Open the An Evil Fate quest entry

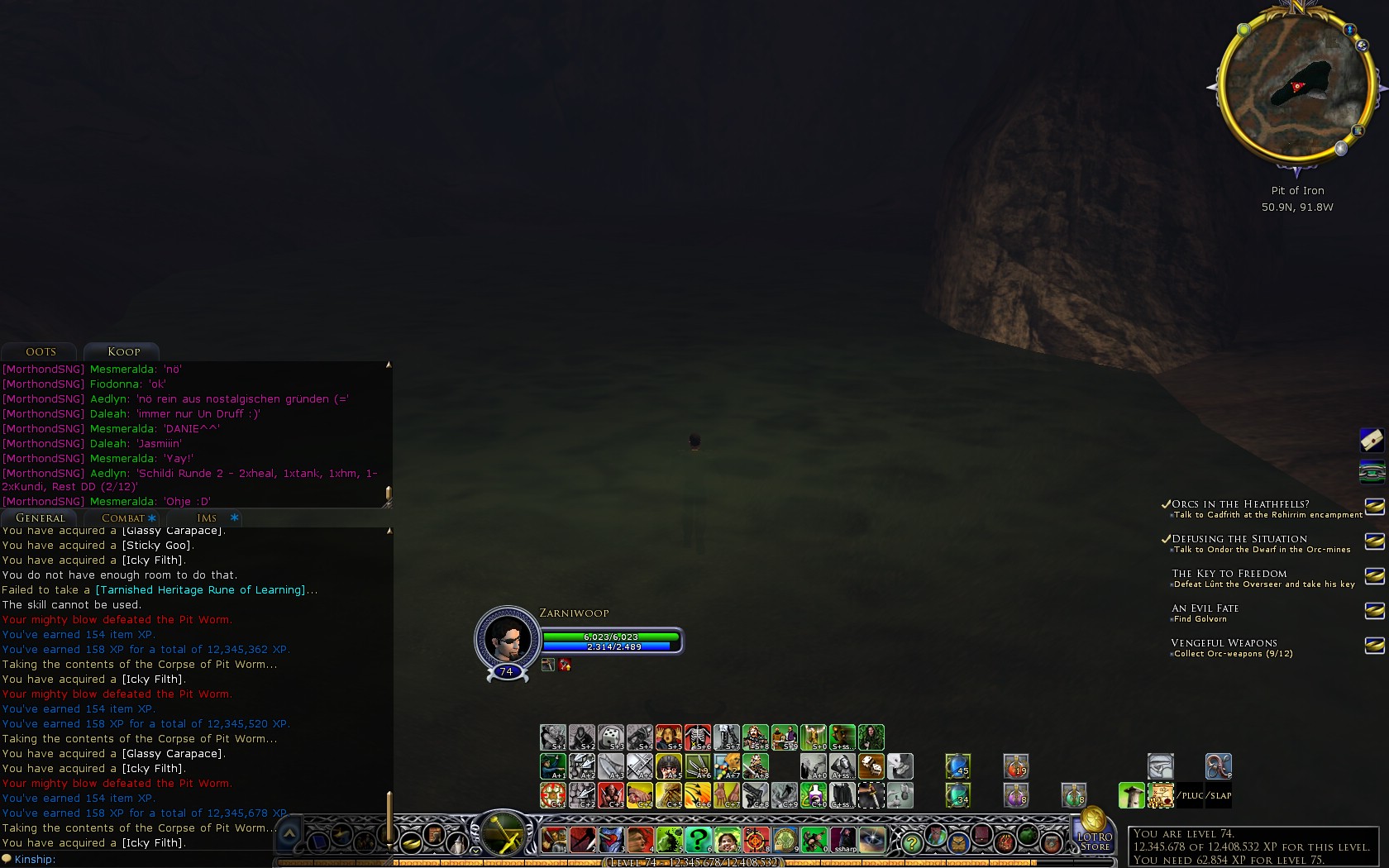click(x=1205, y=608)
